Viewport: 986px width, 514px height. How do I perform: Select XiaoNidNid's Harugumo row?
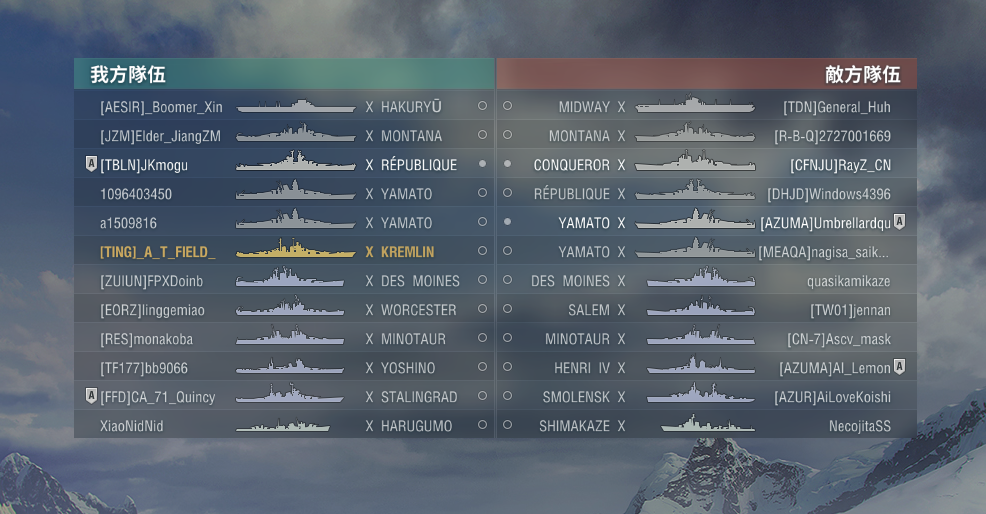(283, 426)
